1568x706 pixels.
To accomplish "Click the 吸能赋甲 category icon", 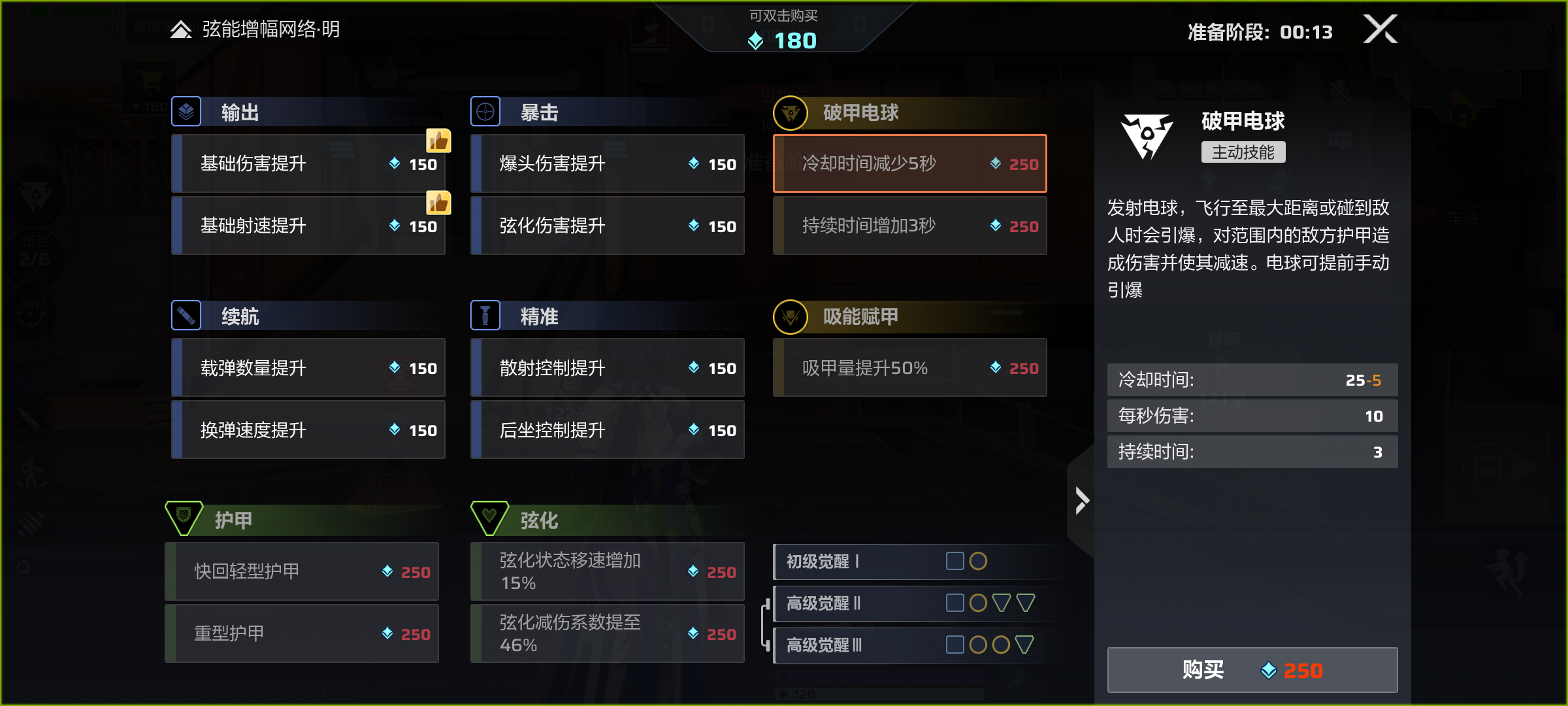I will (792, 316).
